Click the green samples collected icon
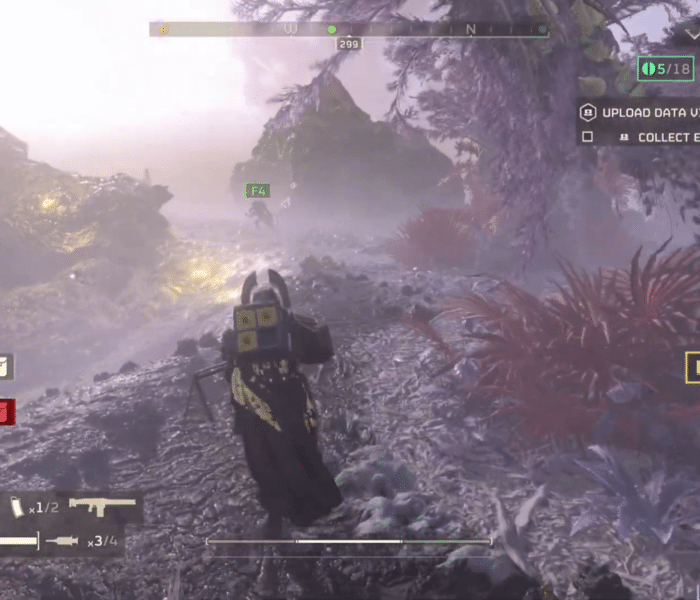Viewport: 700px width, 600px height. point(649,69)
